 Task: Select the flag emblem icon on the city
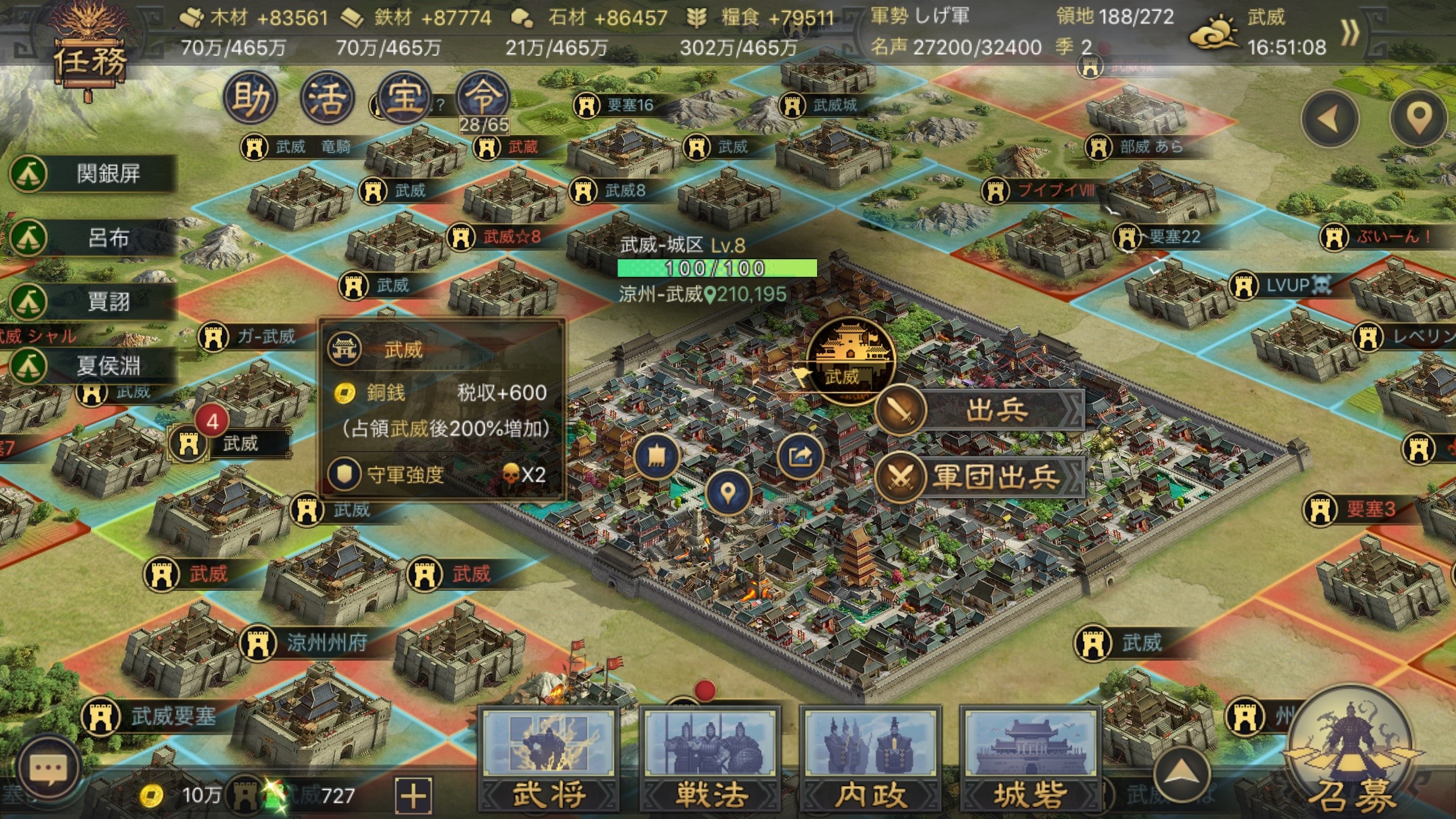(657, 456)
